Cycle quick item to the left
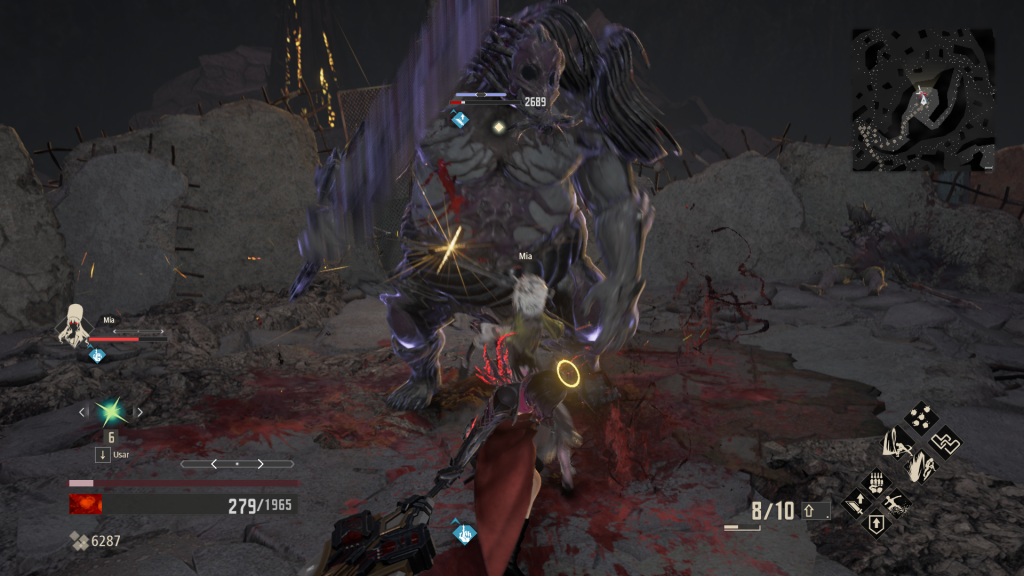 83,411
